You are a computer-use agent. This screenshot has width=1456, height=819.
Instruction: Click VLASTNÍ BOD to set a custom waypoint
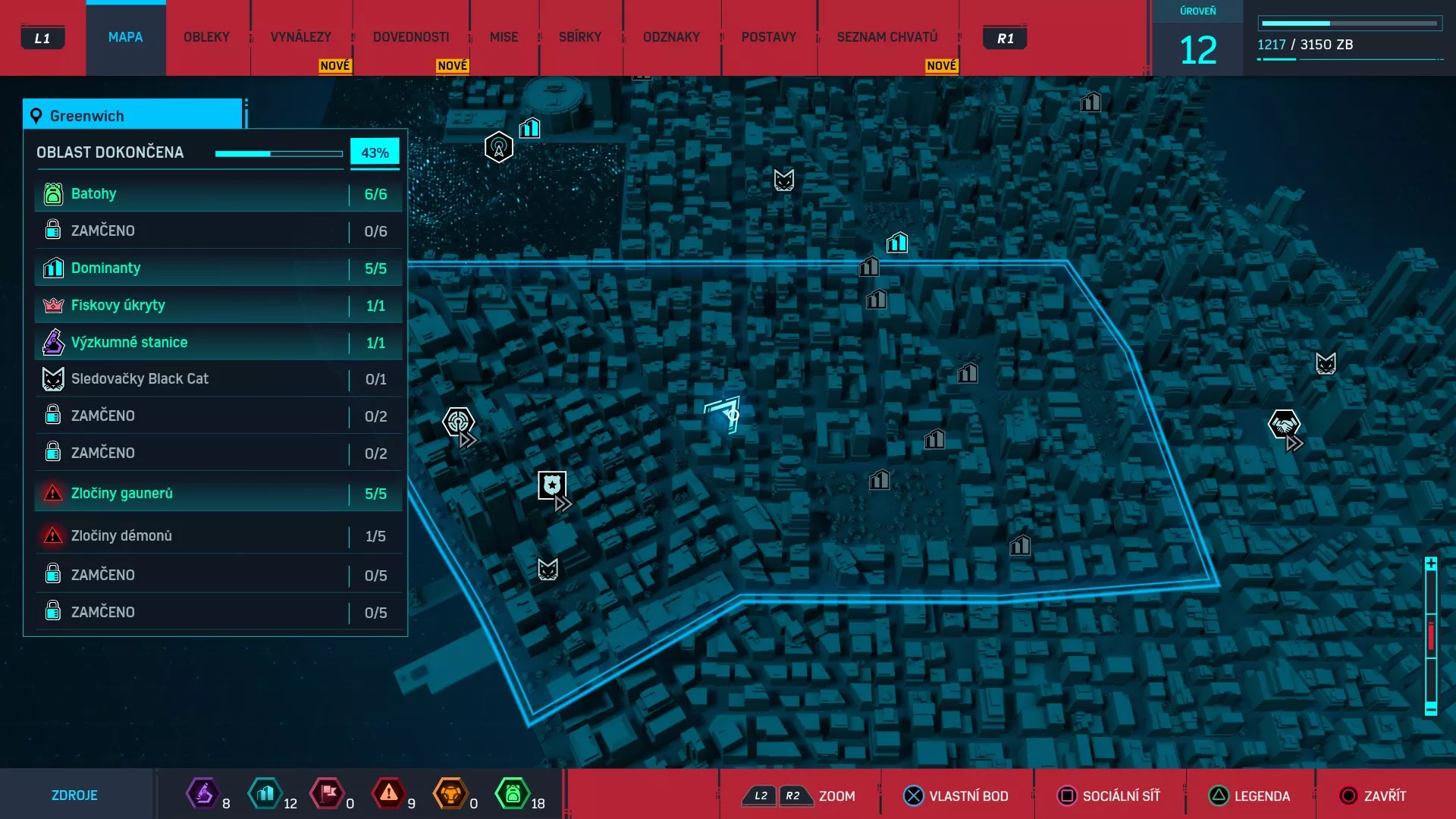pos(958,795)
